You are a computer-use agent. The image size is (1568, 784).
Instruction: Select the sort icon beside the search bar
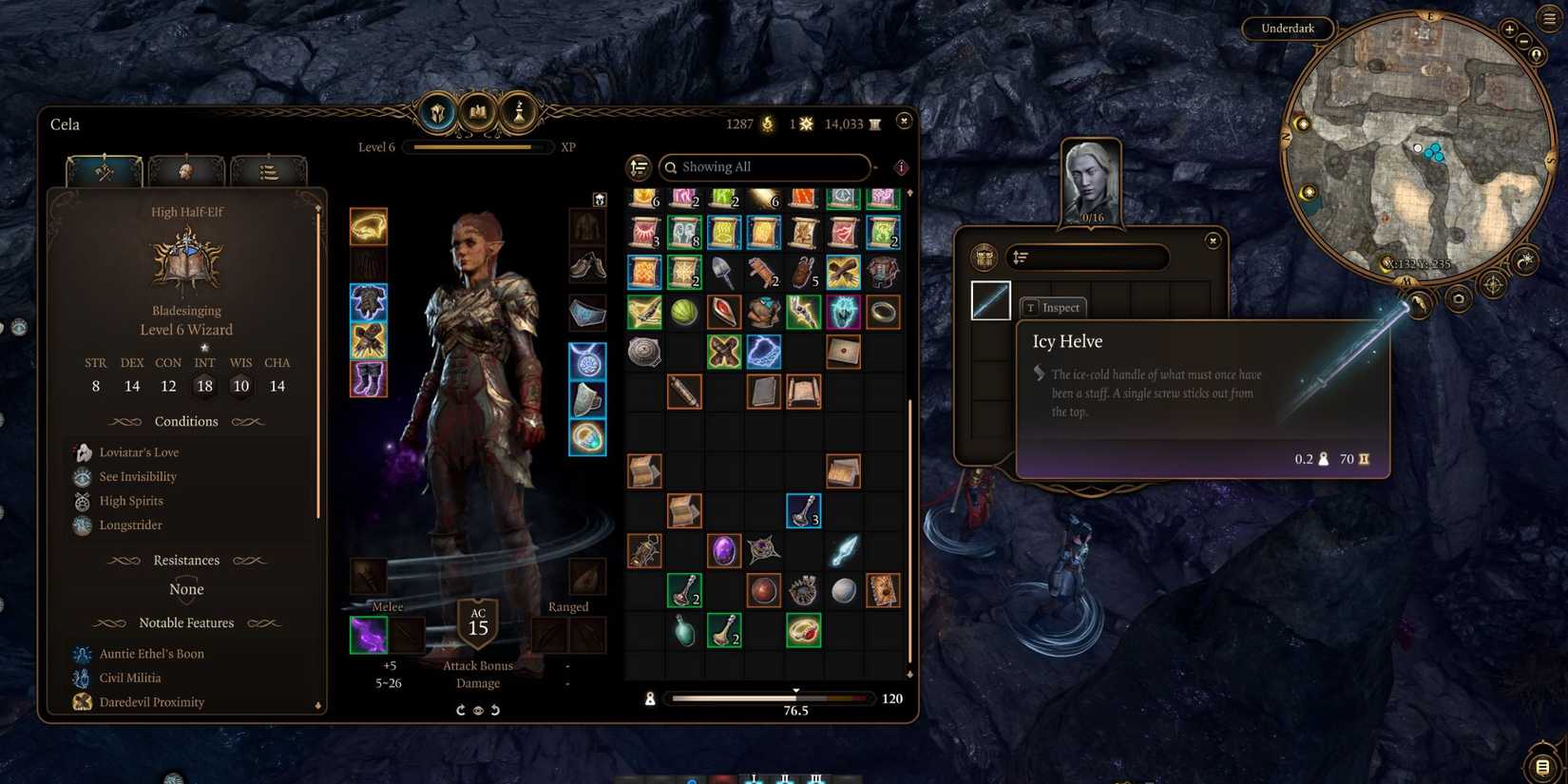pos(639,167)
